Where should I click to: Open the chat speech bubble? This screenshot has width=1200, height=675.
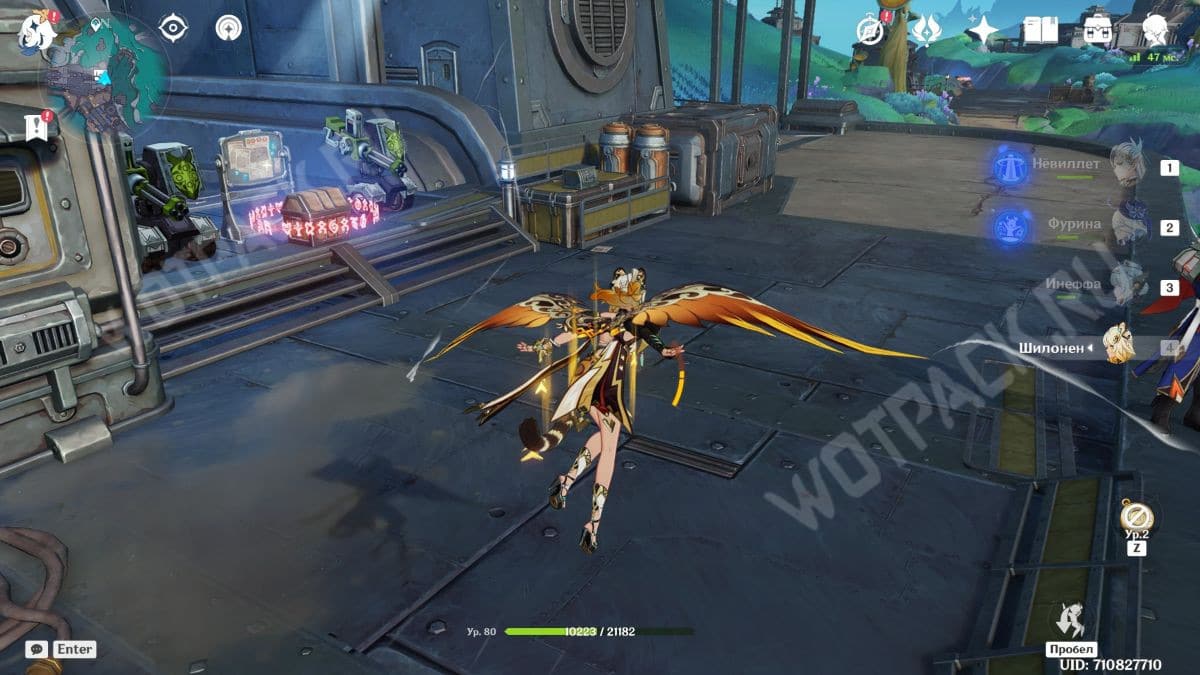click(x=36, y=649)
